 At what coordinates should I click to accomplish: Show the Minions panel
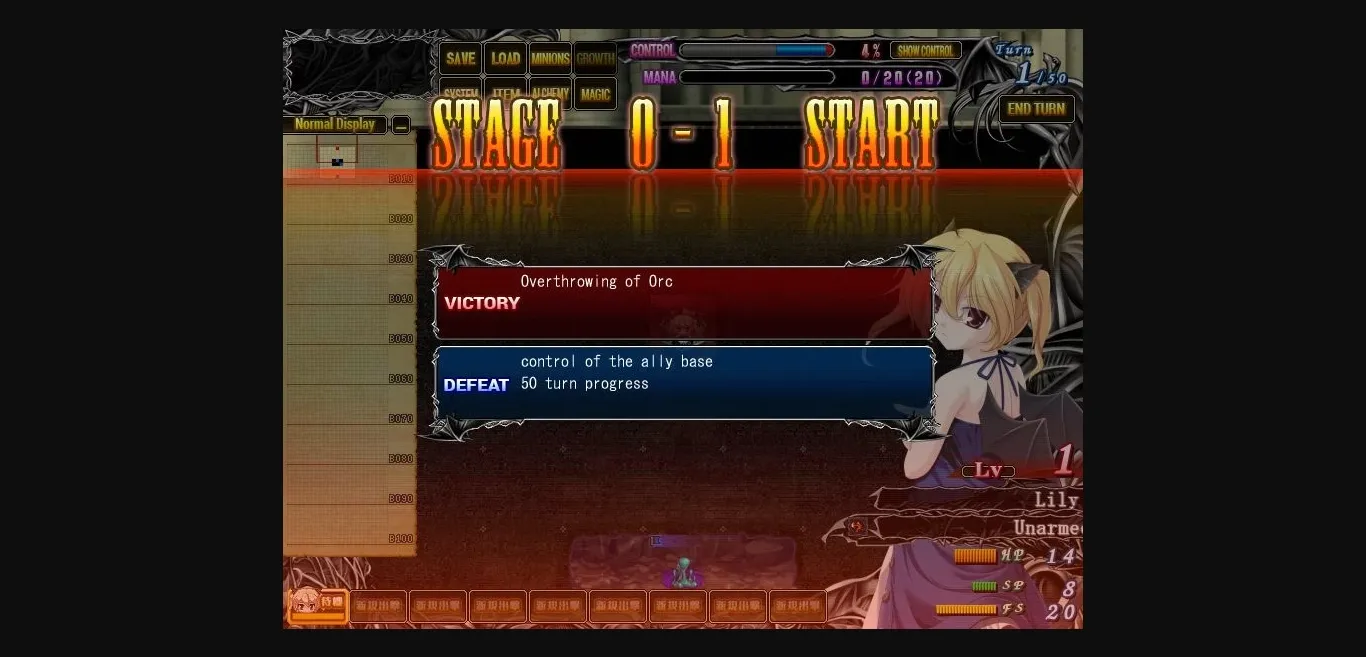click(x=550, y=58)
